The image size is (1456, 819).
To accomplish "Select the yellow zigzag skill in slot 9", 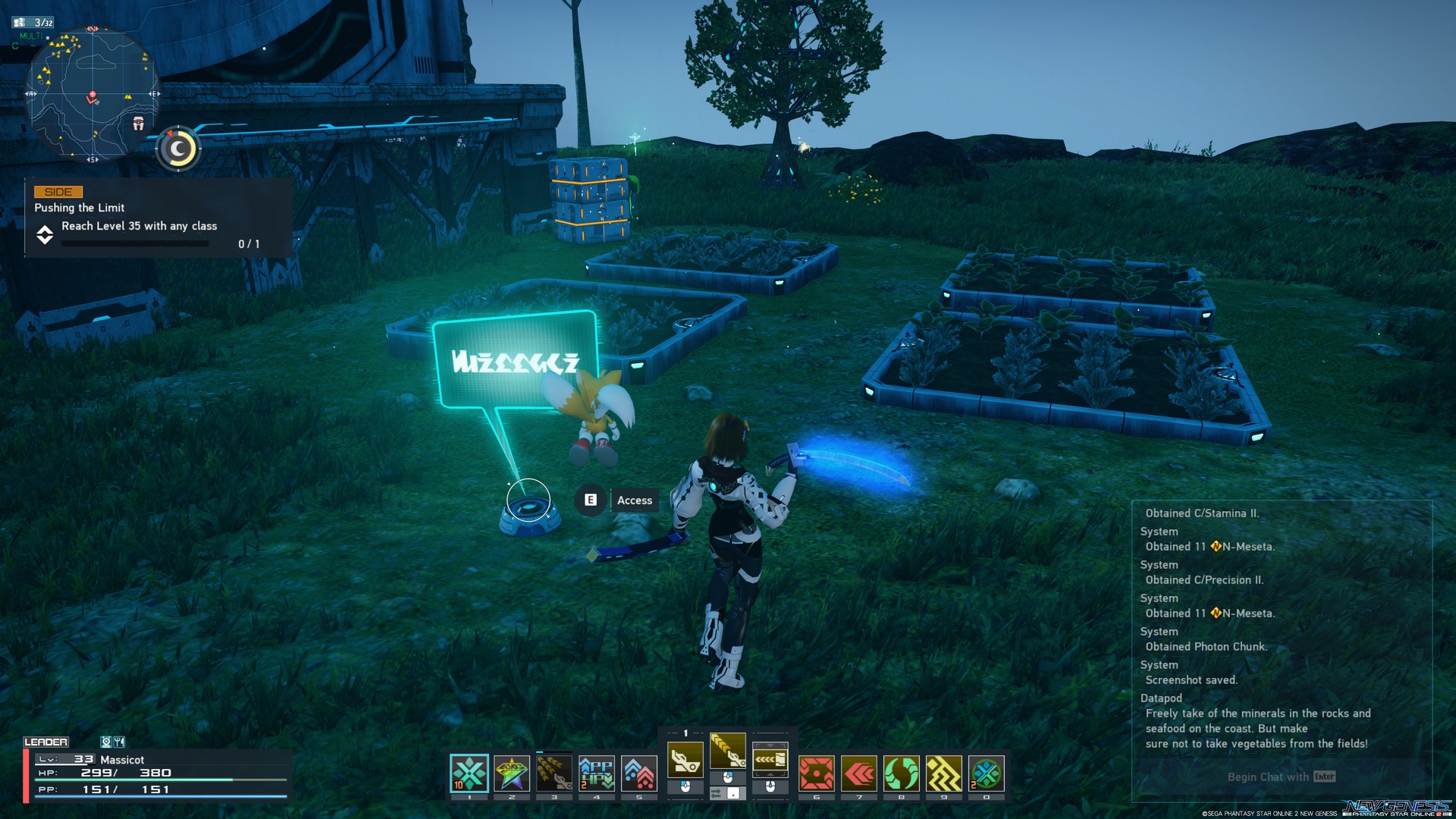I will click(x=943, y=773).
